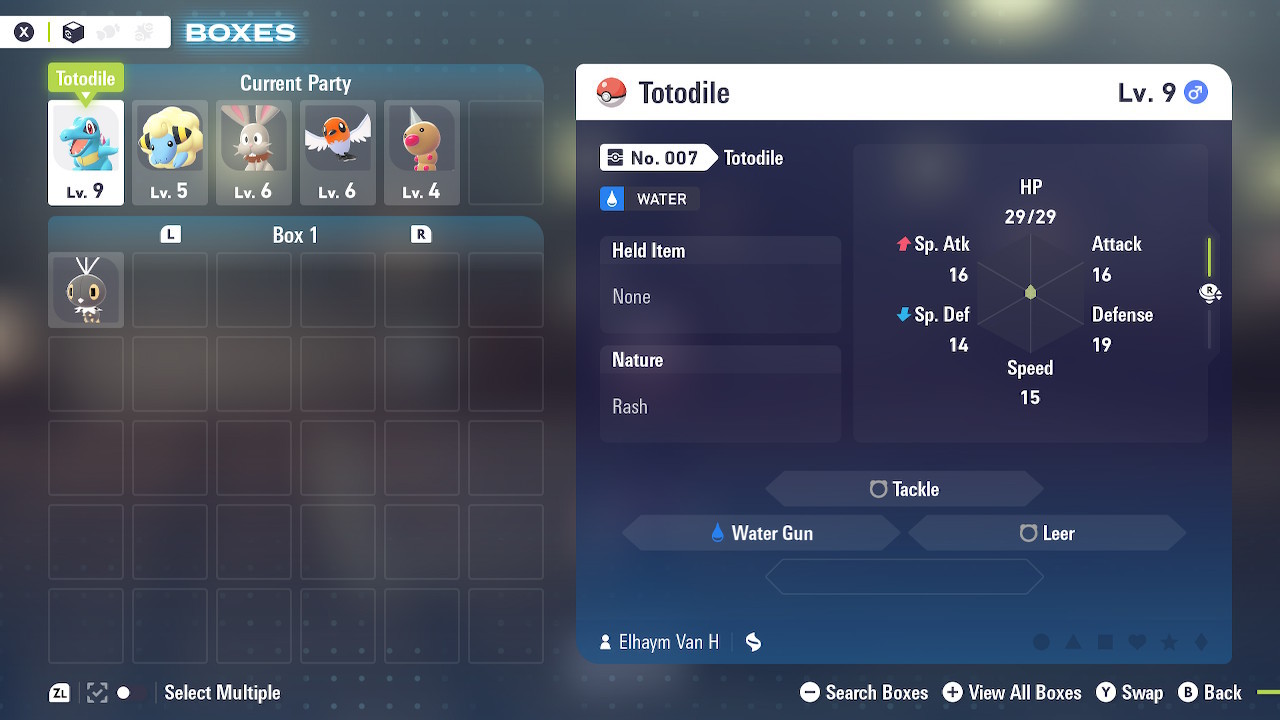Select the Tackle move

904,489
